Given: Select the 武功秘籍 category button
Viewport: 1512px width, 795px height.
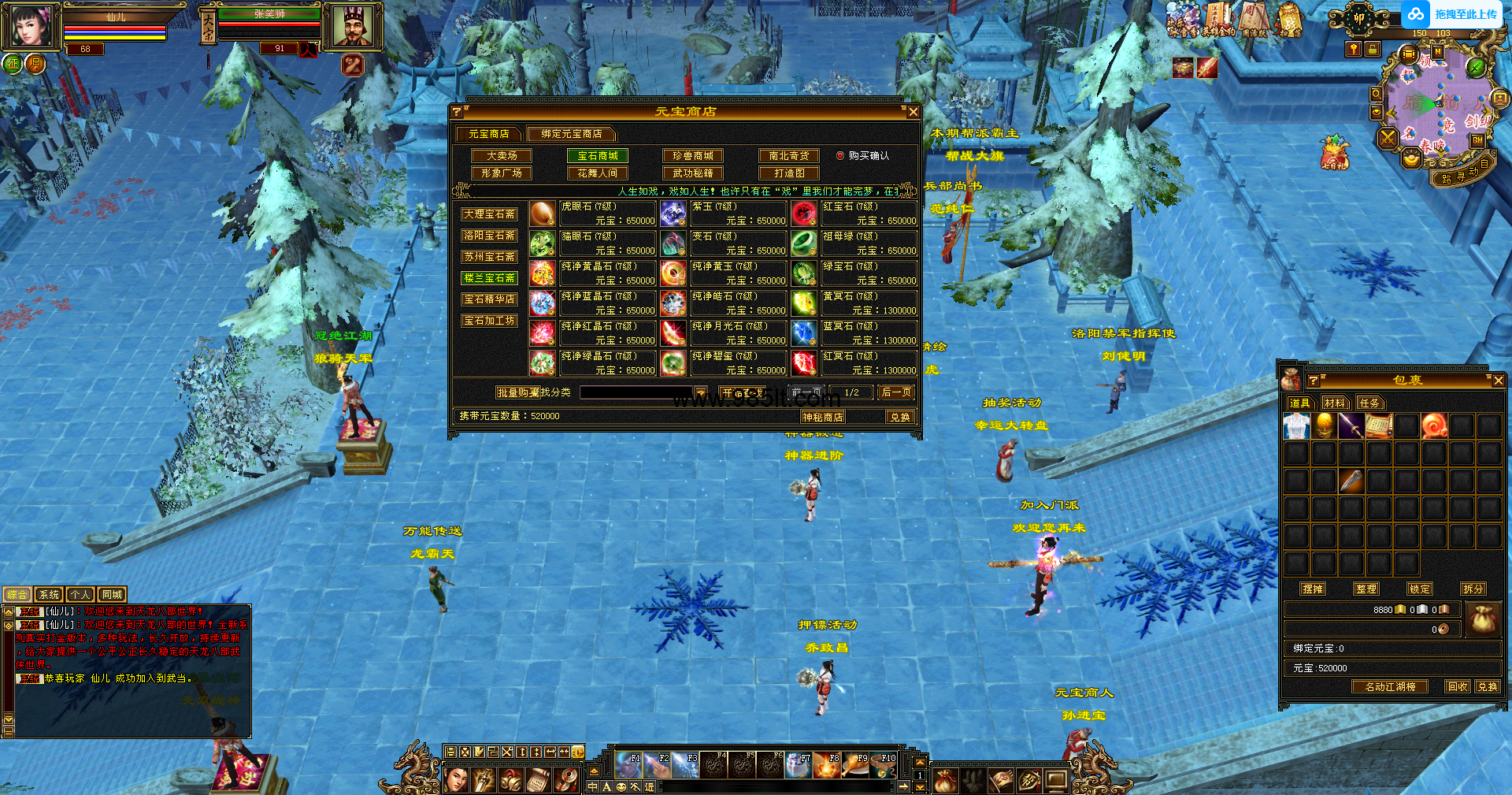Looking at the screenshot, I should point(693,173).
